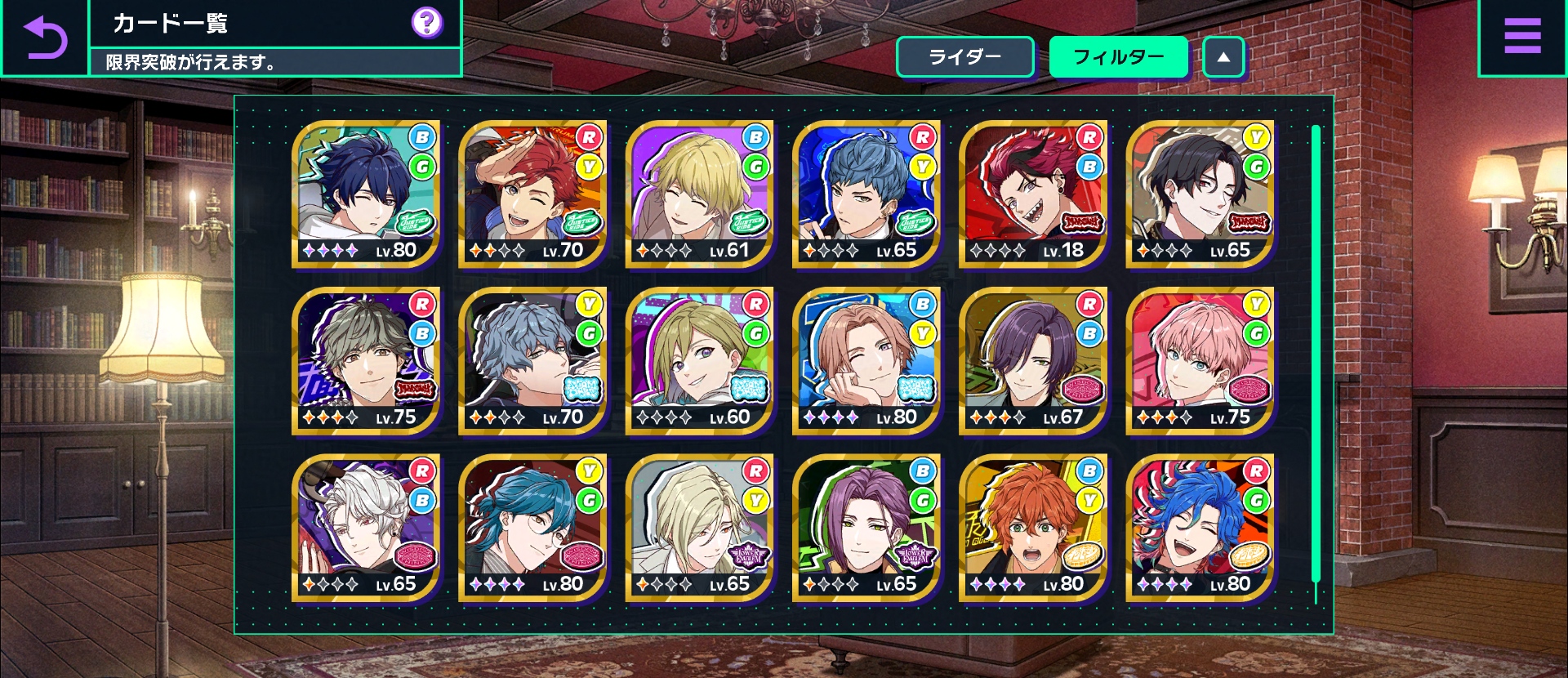Select the red-haired saluting Lv.70 card
The height and width of the screenshot is (678, 1568).
[532, 194]
